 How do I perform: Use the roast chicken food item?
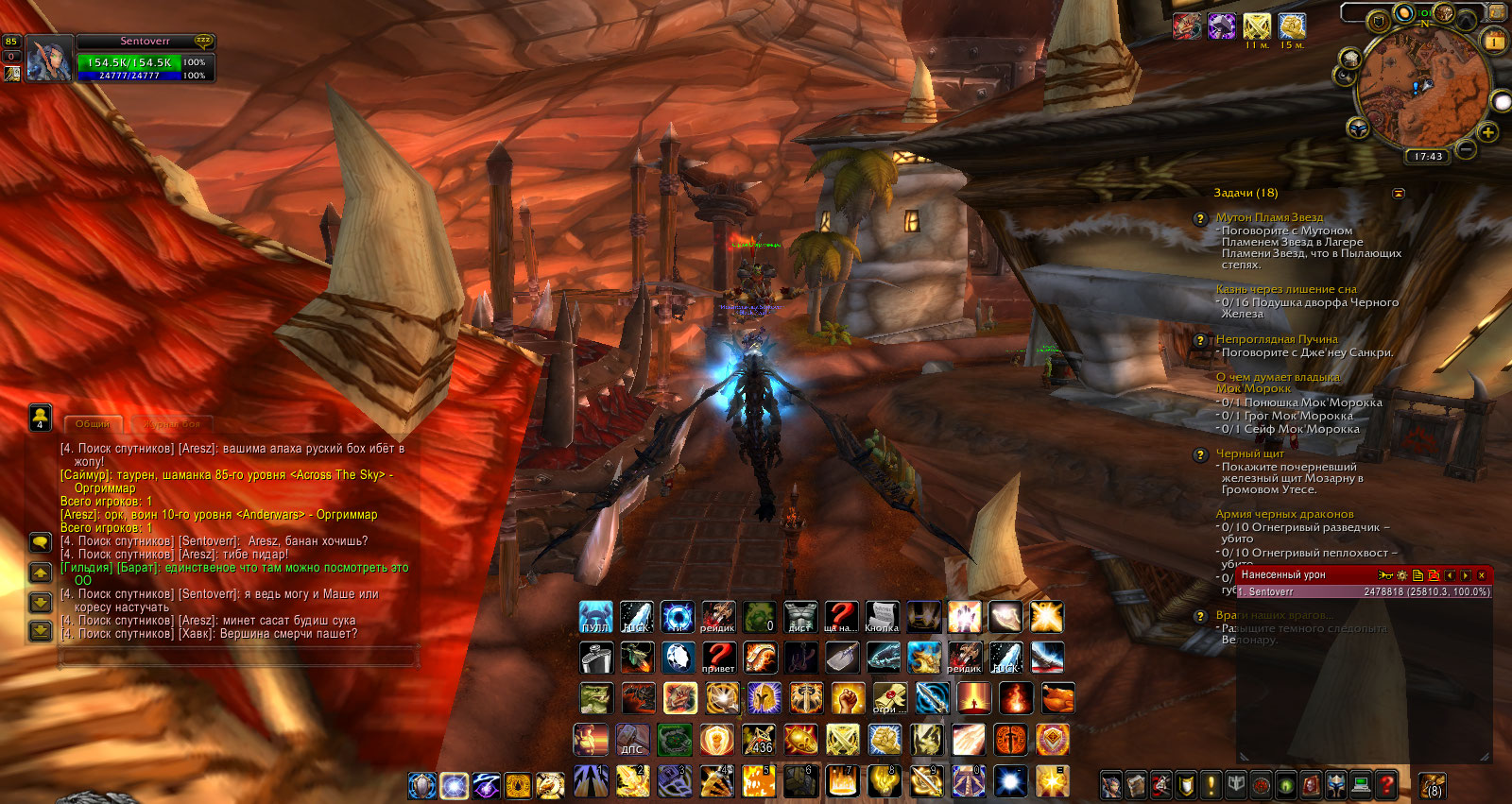coord(1057,699)
